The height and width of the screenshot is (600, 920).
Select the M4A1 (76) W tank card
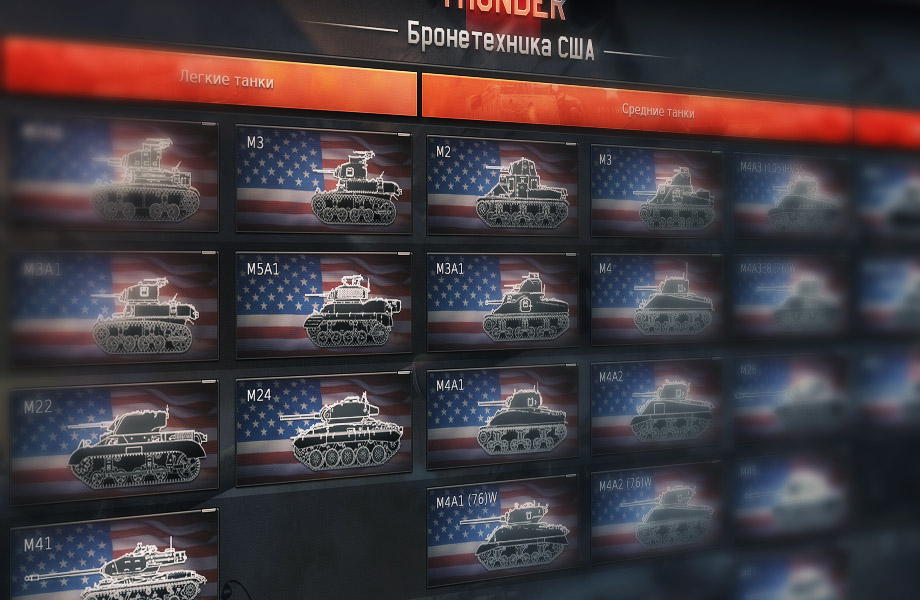[x=502, y=531]
